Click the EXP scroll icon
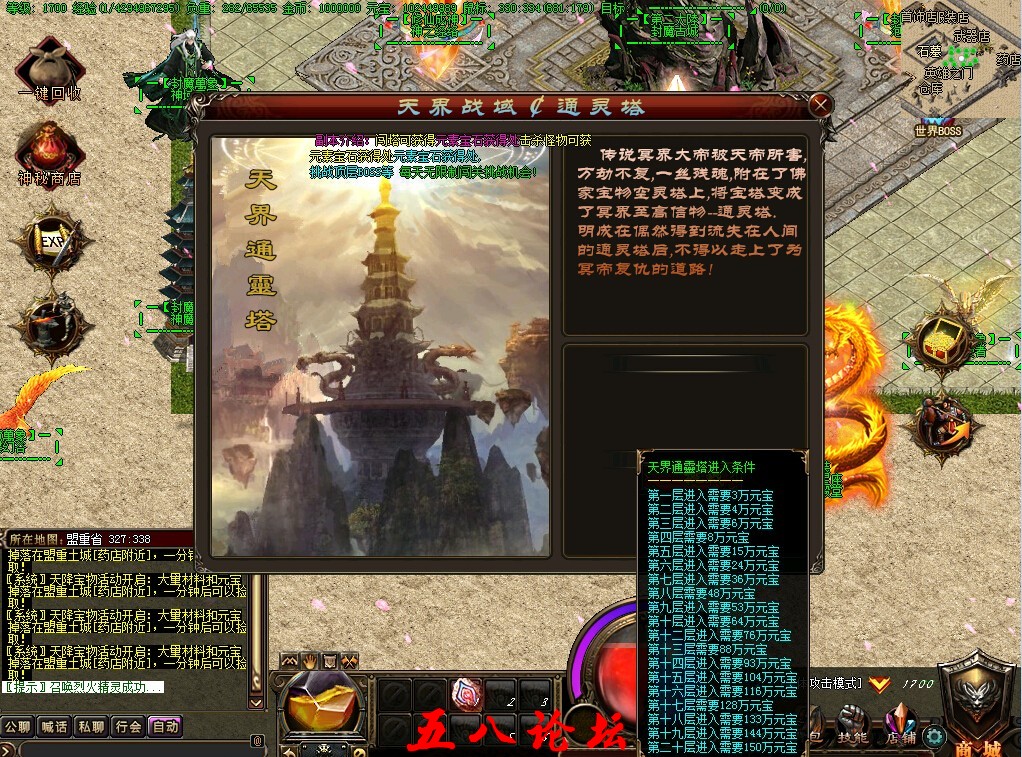The image size is (1022, 757). coord(50,240)
